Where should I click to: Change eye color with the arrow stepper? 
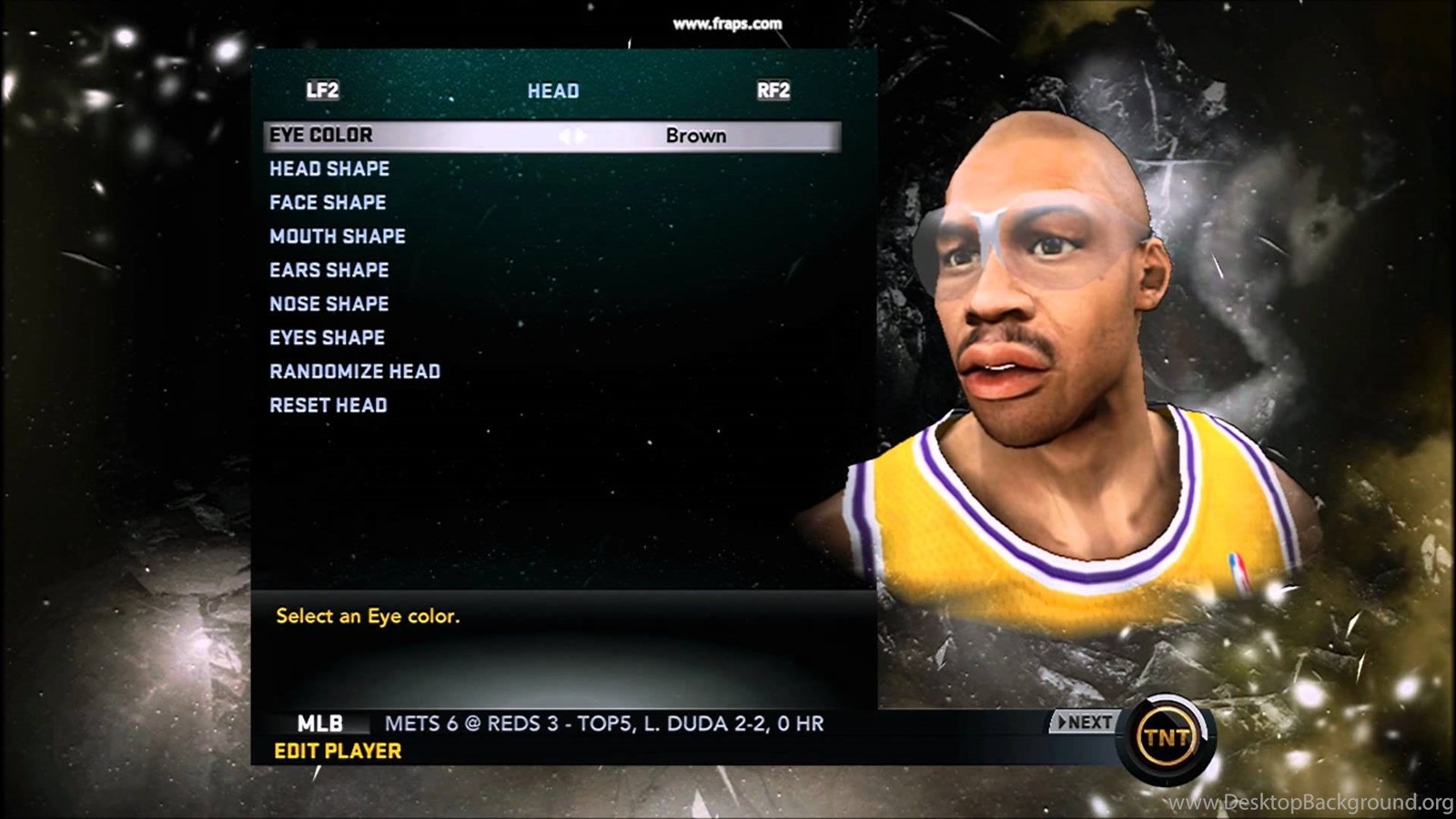tap(572, 136)
